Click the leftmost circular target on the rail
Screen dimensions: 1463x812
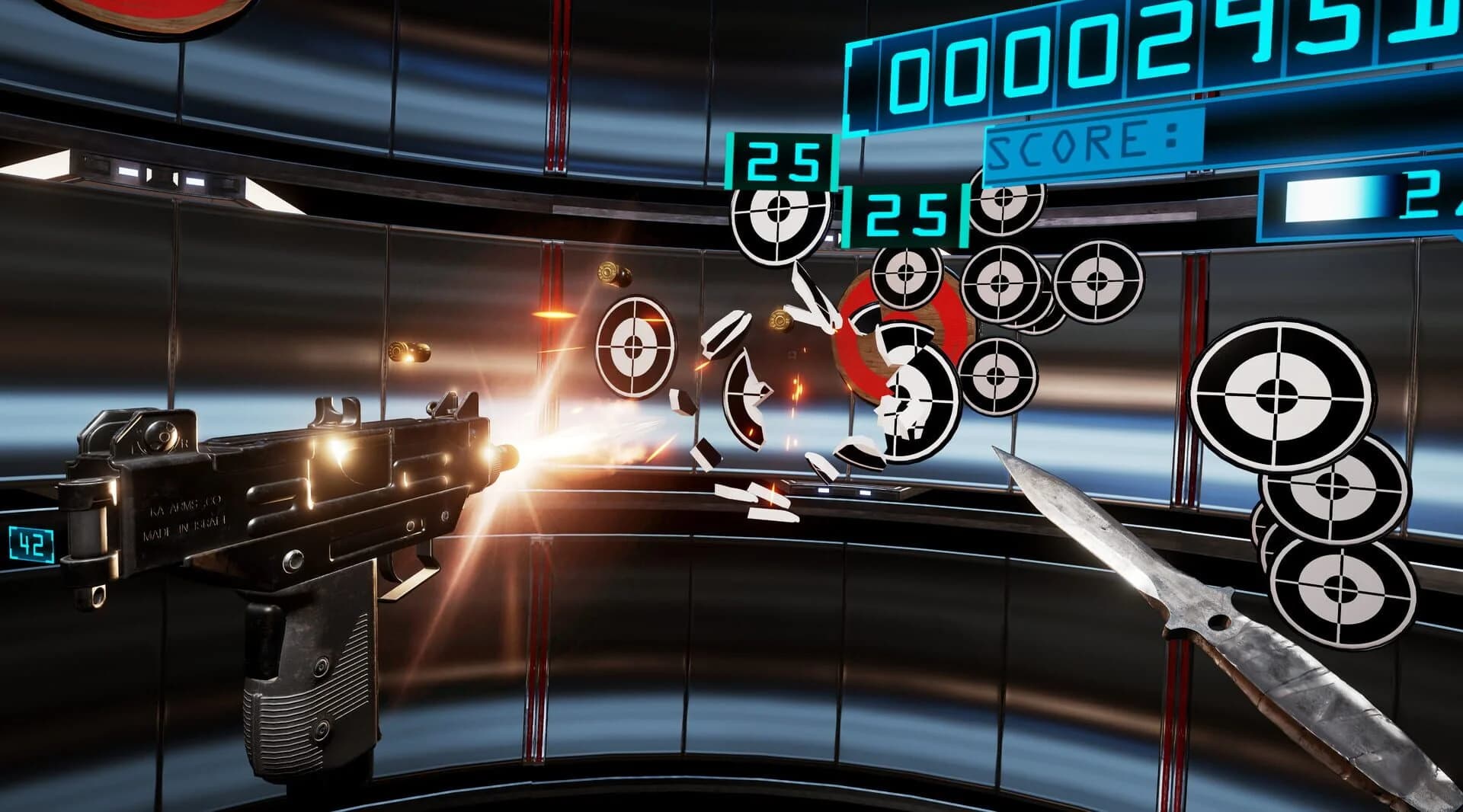pyautogui.click(x=636, y=347)
